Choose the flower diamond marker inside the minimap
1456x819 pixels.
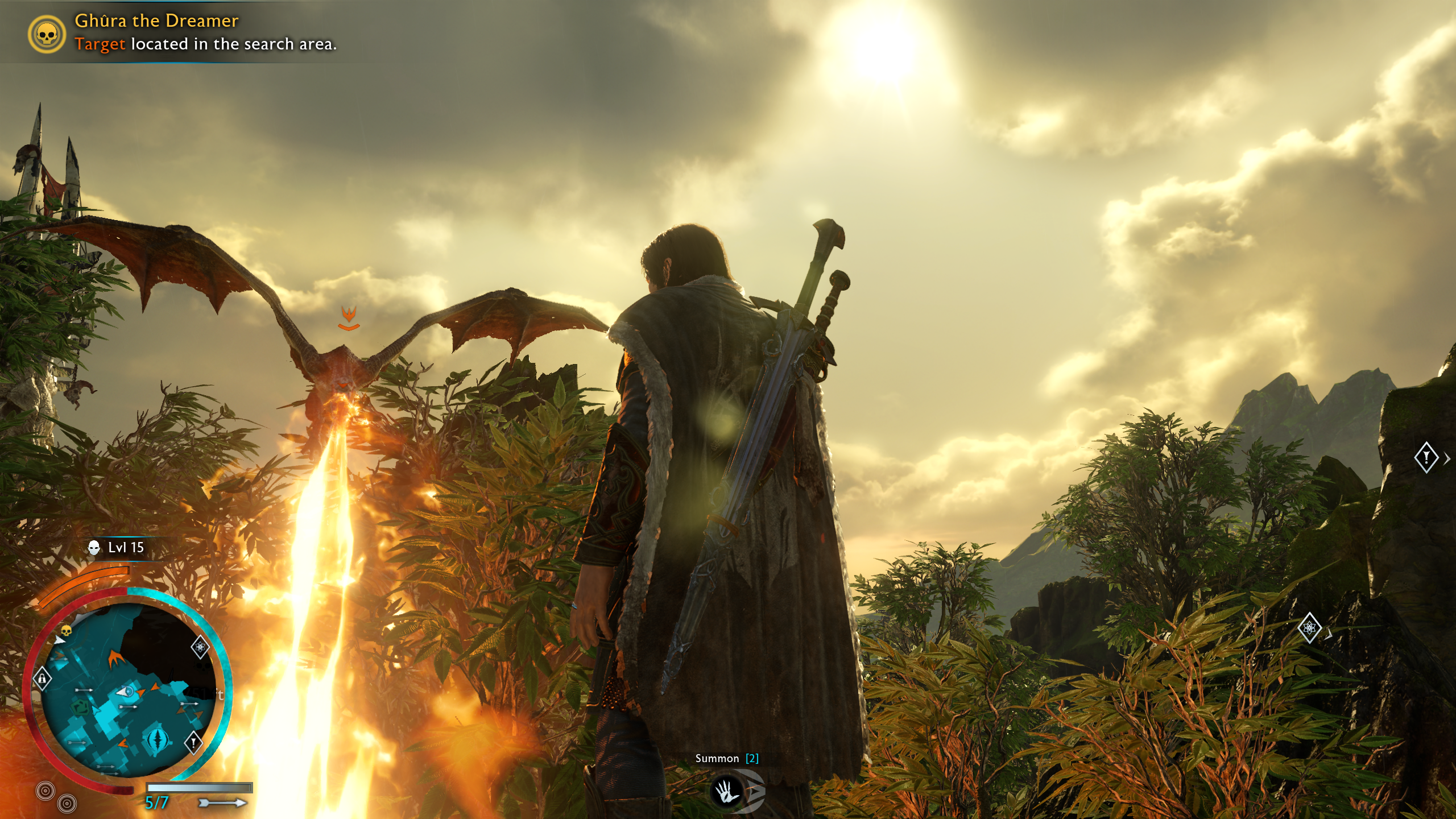pos(200,647)
